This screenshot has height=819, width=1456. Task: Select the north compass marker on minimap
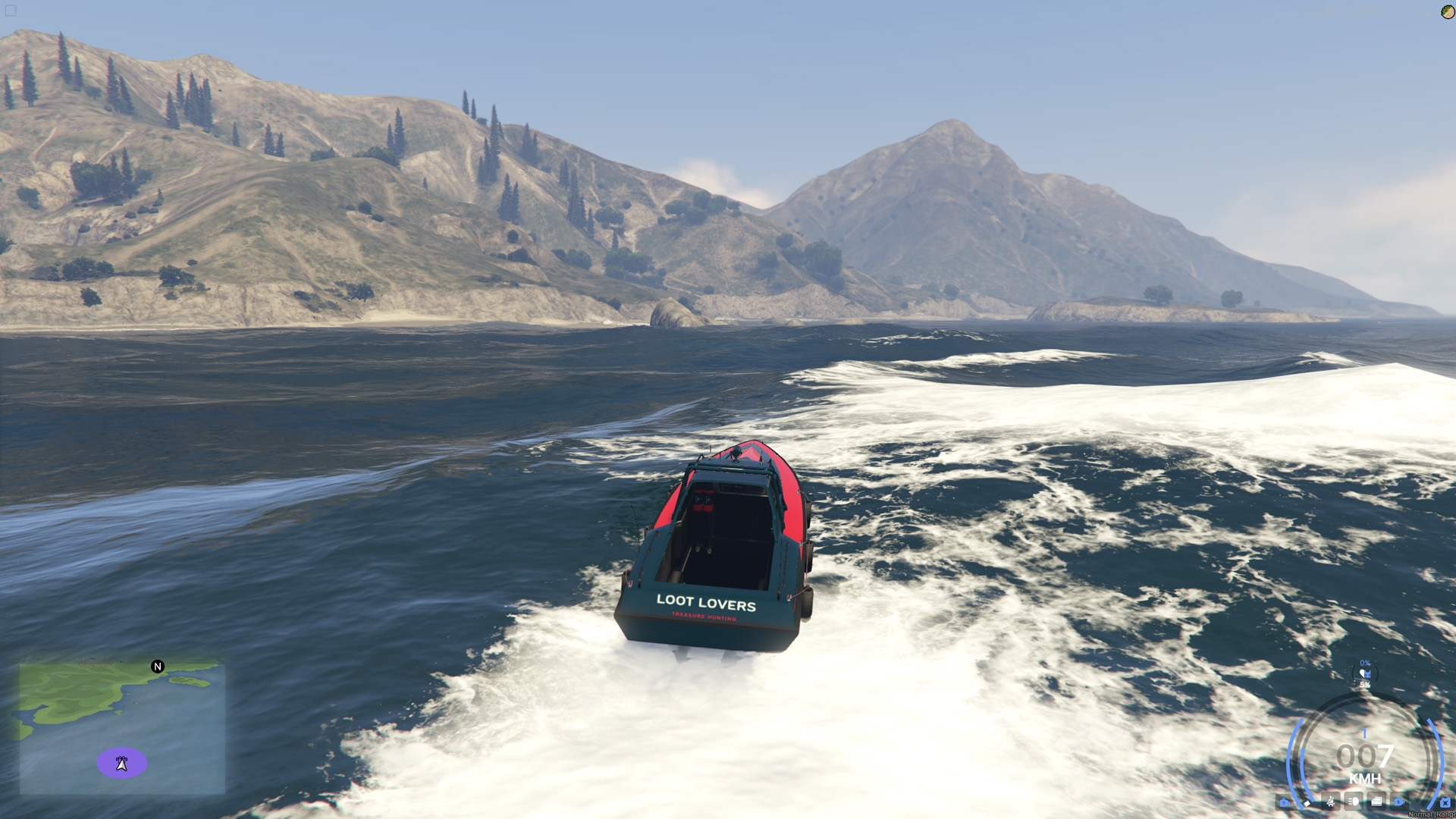coord(158,667)
